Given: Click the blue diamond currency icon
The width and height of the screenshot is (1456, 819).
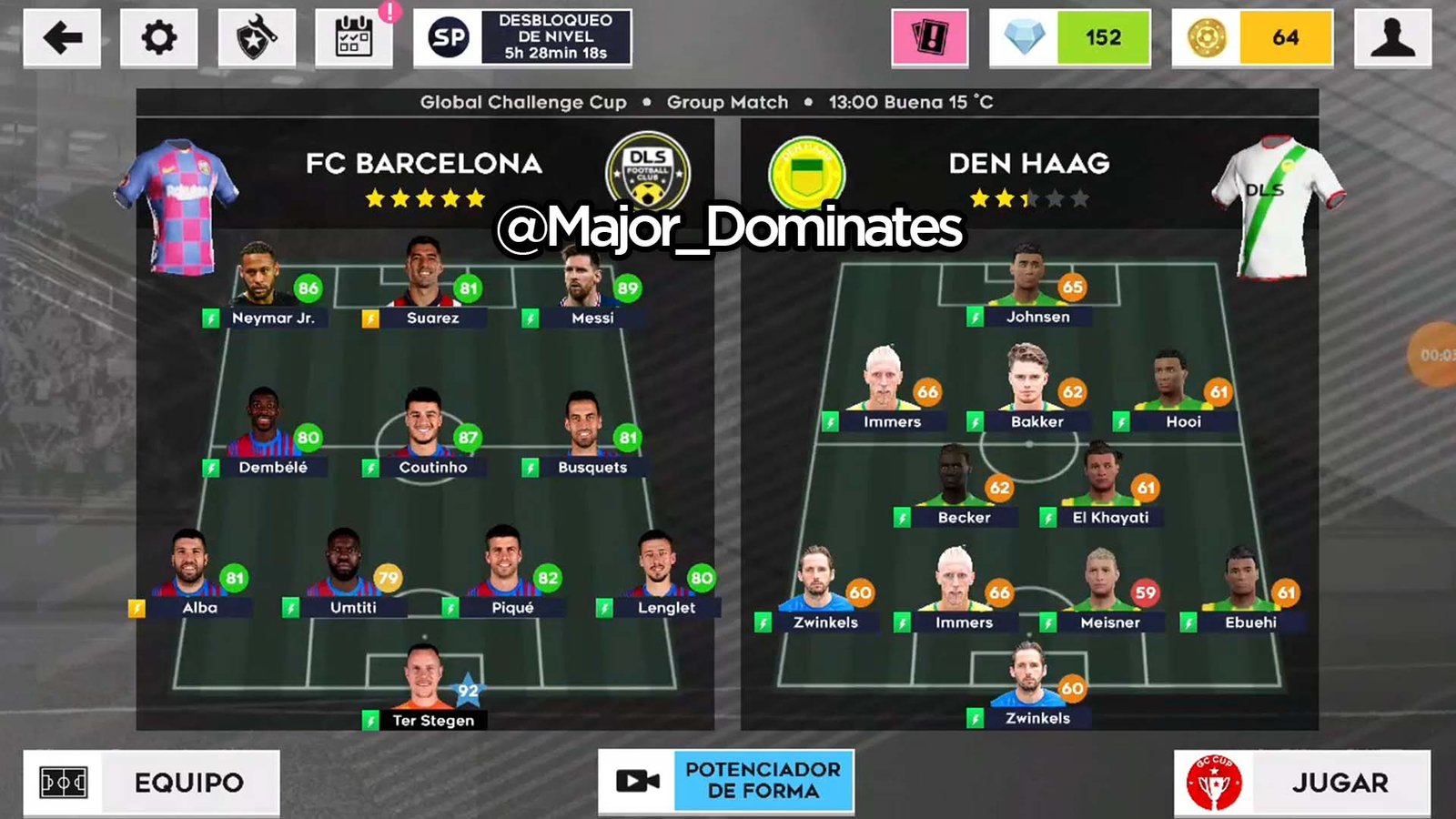Looking at the screenshot, I should coord(1024,36).
